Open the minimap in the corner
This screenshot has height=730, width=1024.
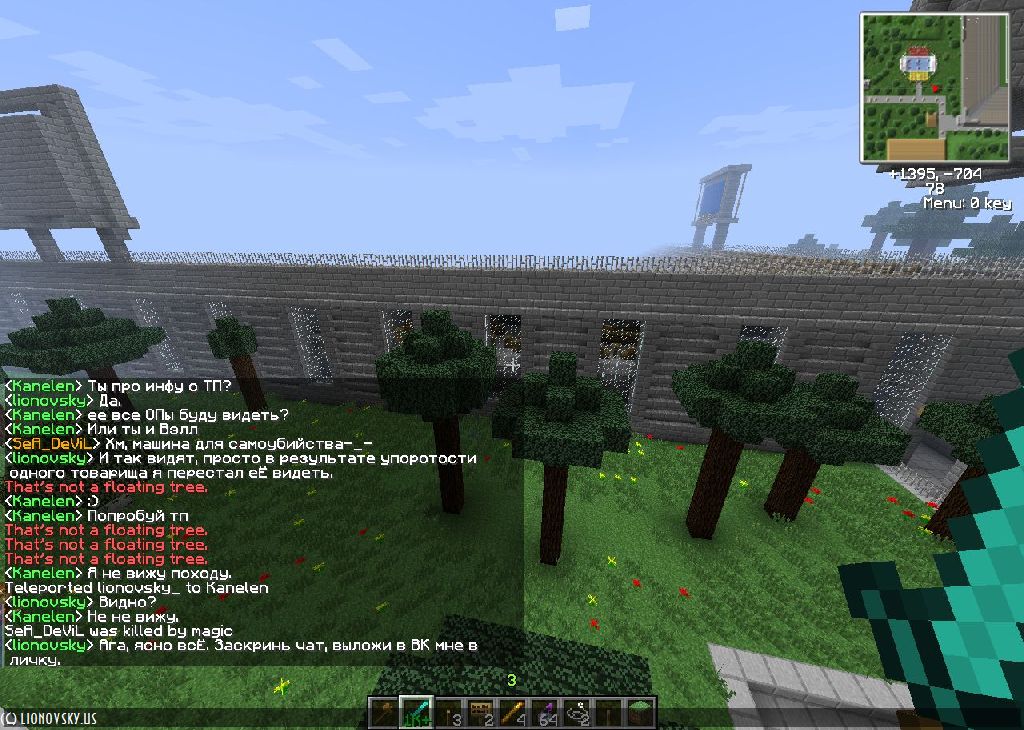coord(932,87)
